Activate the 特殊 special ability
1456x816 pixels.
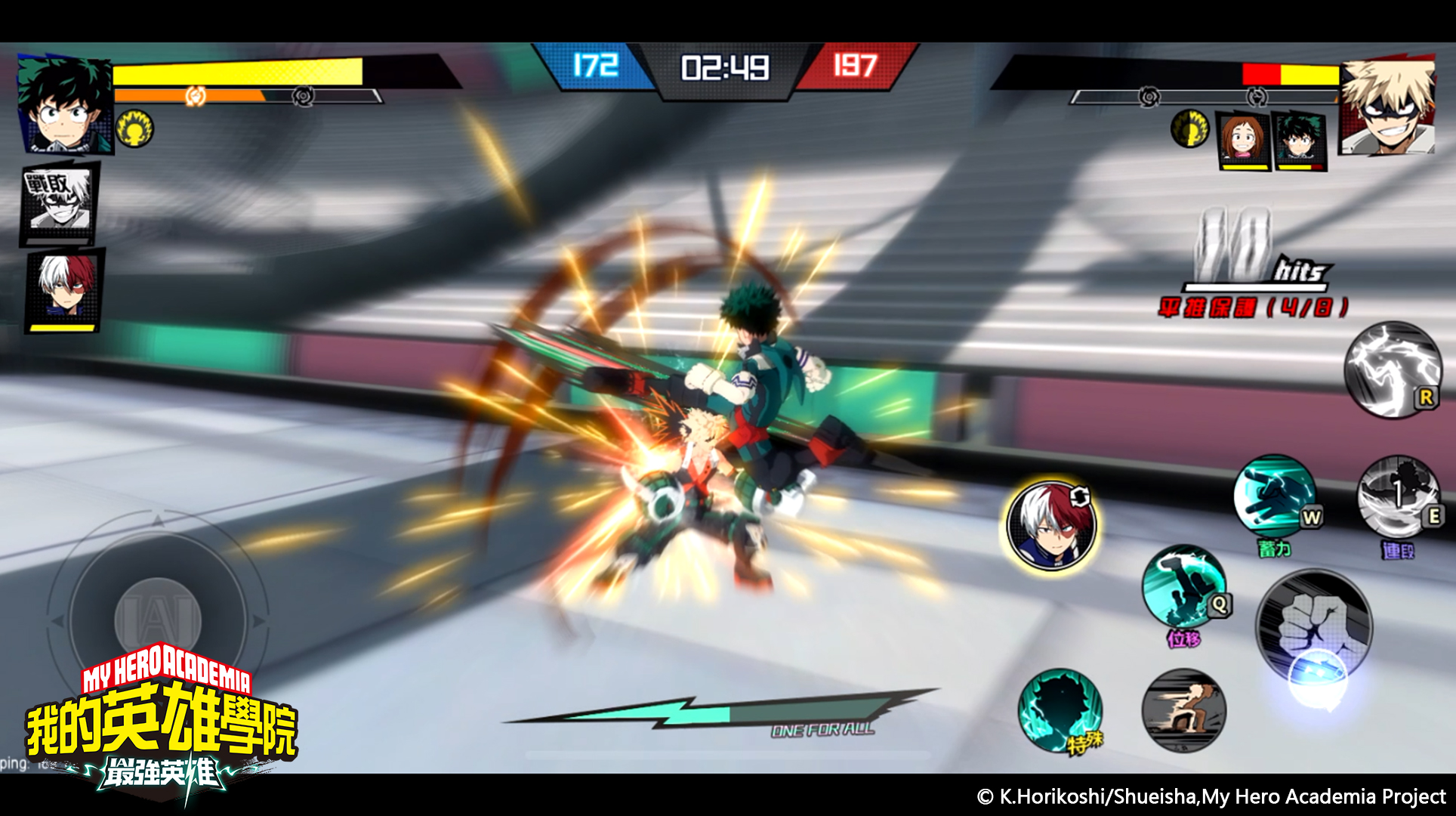click(x=1059, y=709)
